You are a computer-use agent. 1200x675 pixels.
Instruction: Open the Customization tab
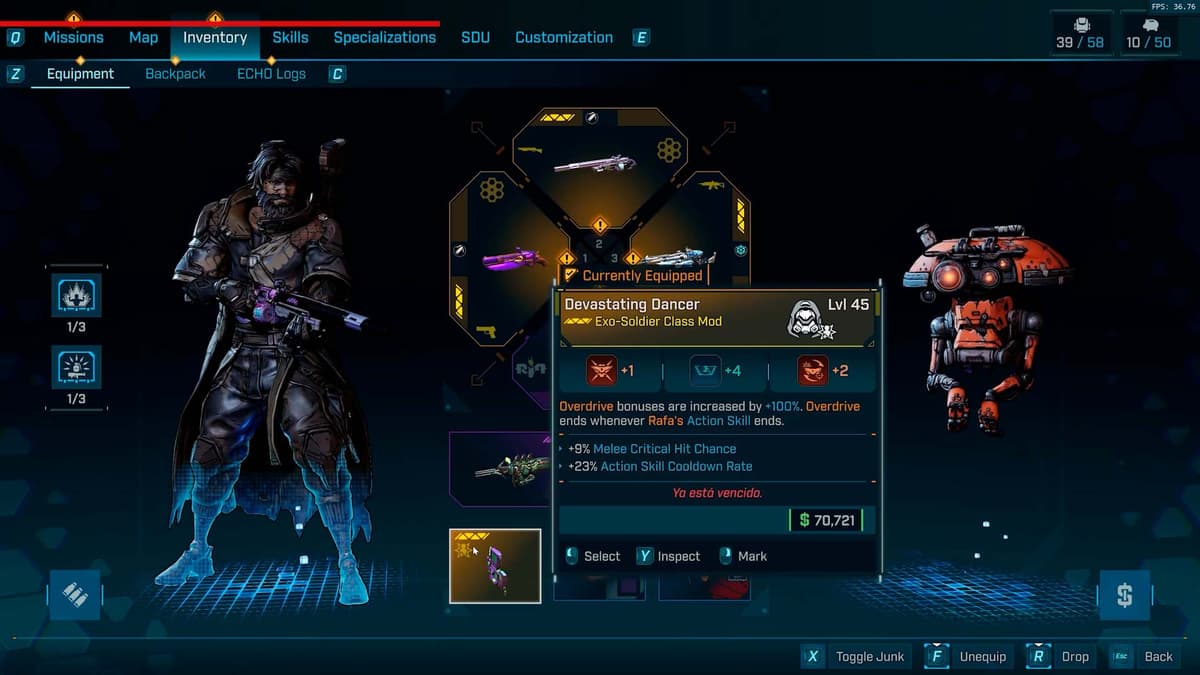coord(563,38)
